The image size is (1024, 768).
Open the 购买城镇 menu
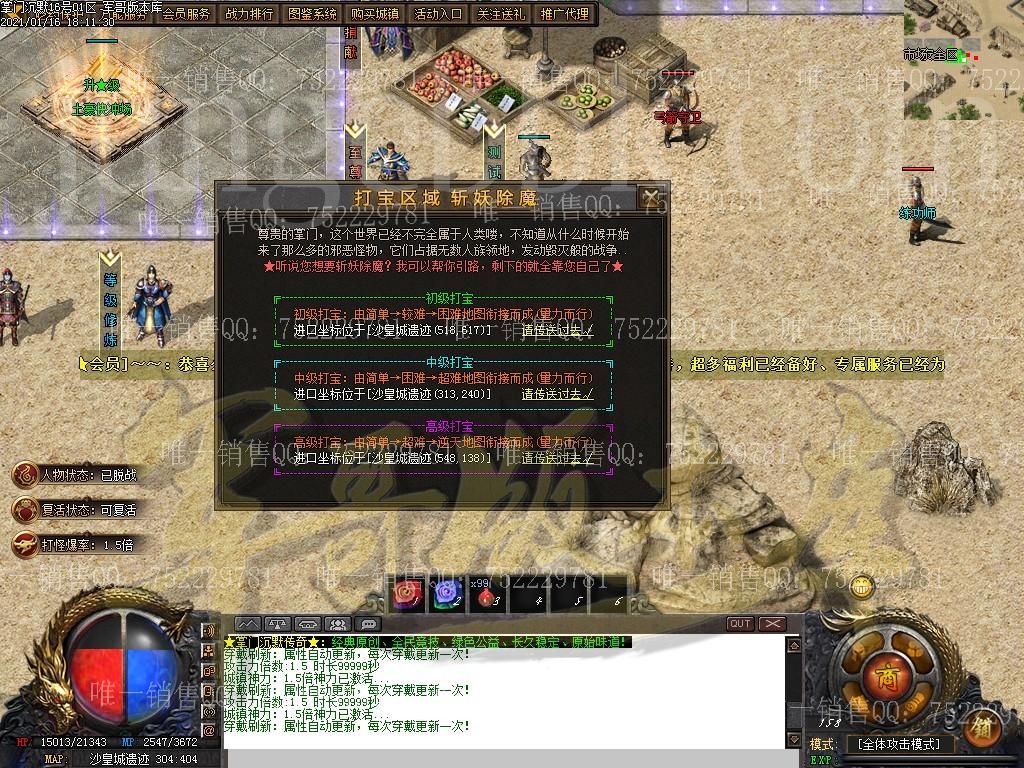tap(376, 14)
